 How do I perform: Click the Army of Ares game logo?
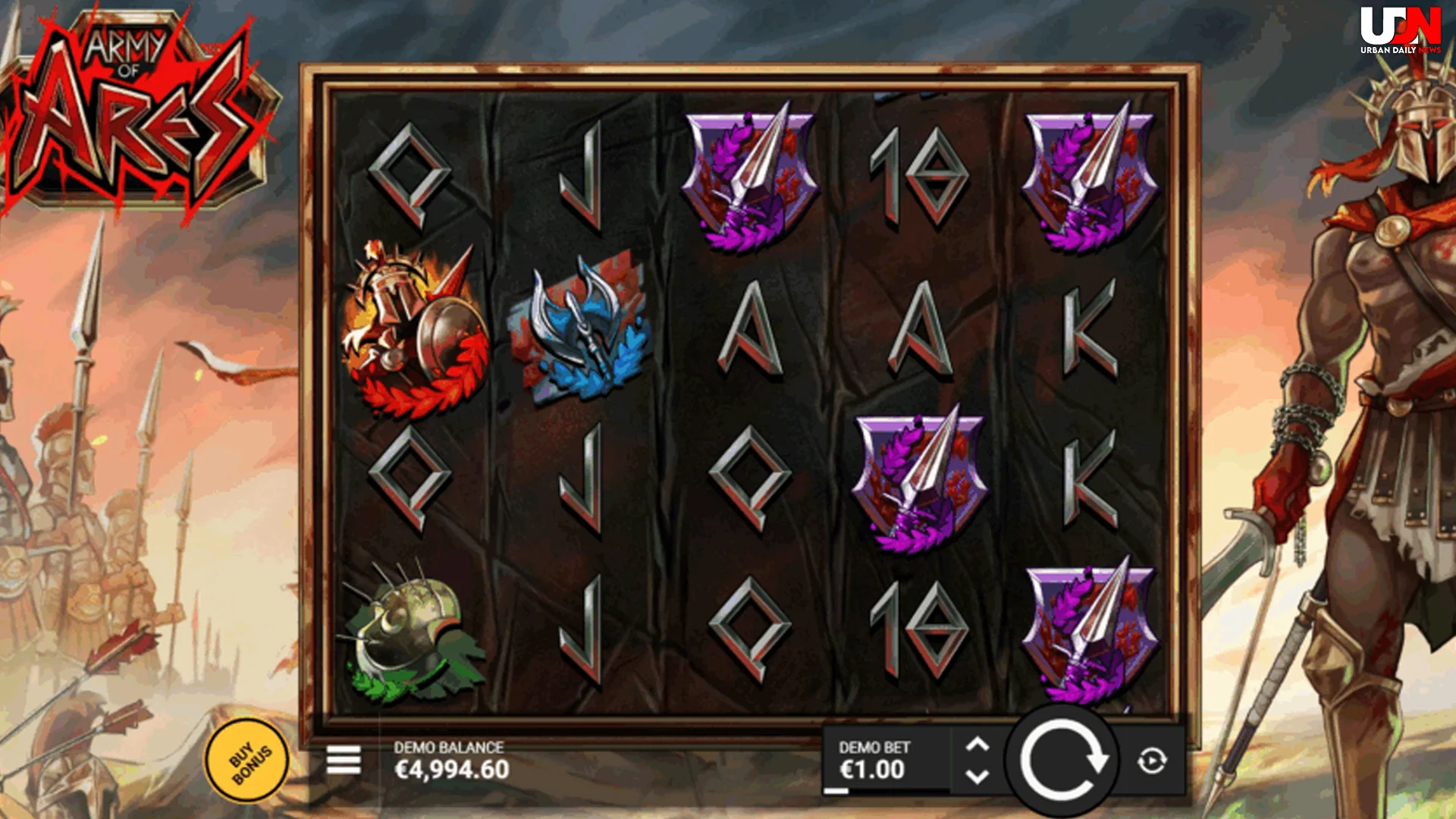pyautogui.click(x=136, y=106)
